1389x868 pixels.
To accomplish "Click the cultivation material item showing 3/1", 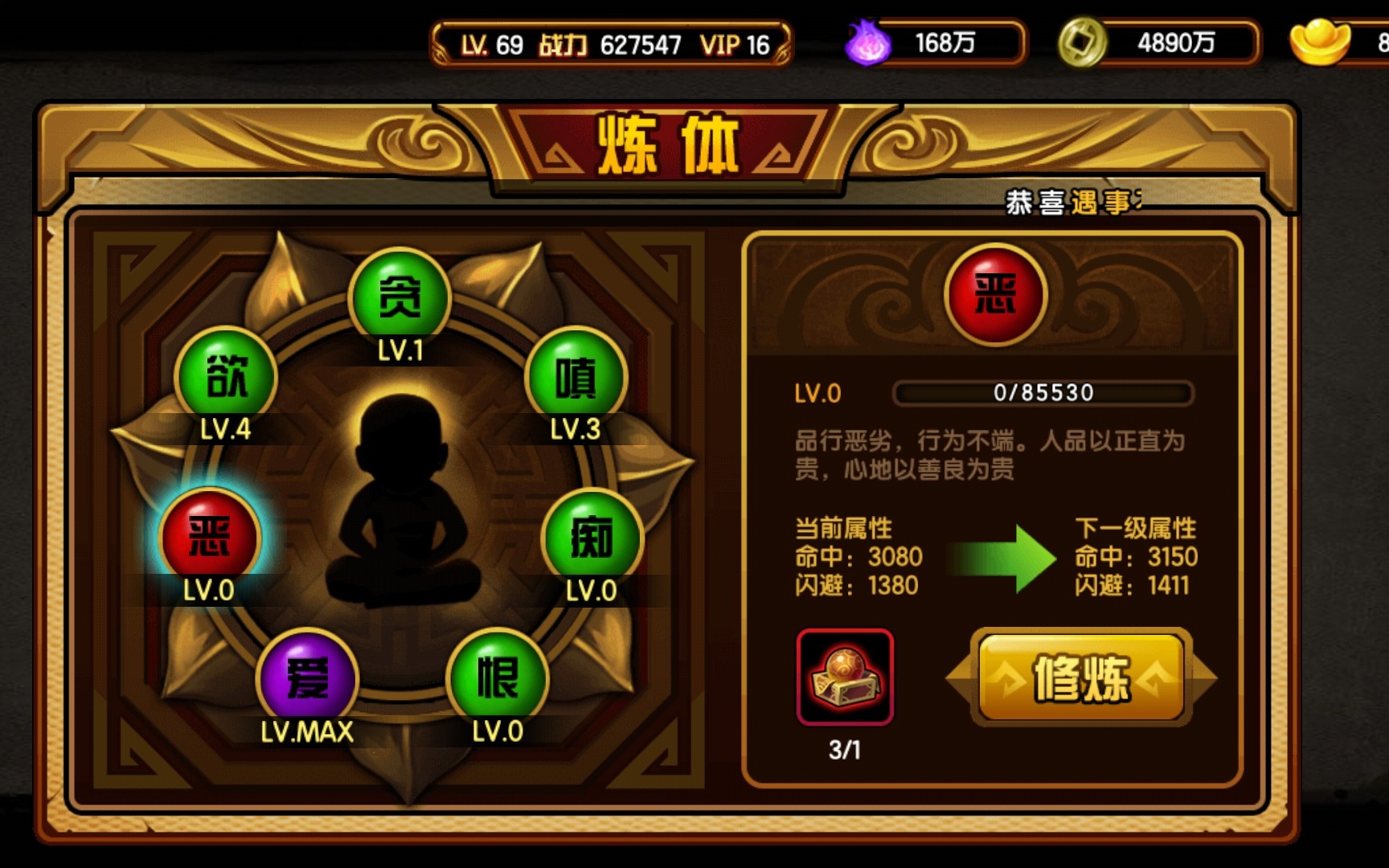I will 845,679.
